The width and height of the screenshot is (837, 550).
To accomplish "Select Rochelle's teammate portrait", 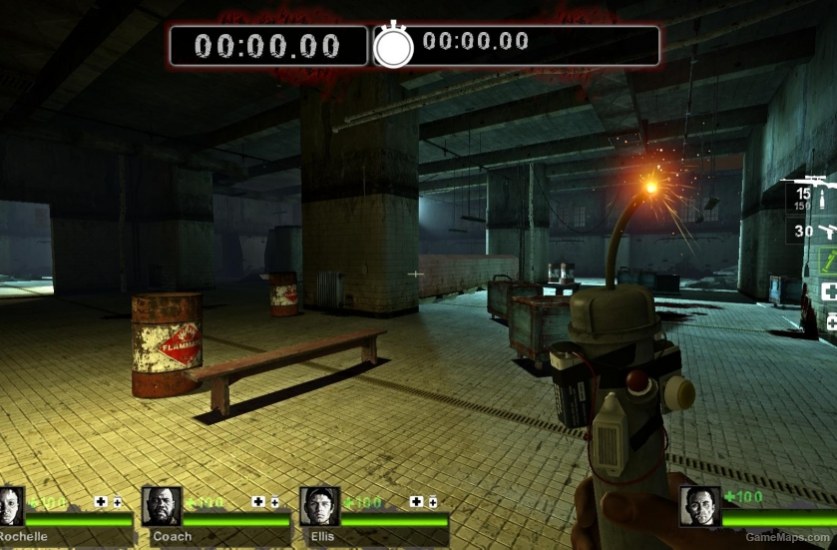I will click(x=11, y=506).
